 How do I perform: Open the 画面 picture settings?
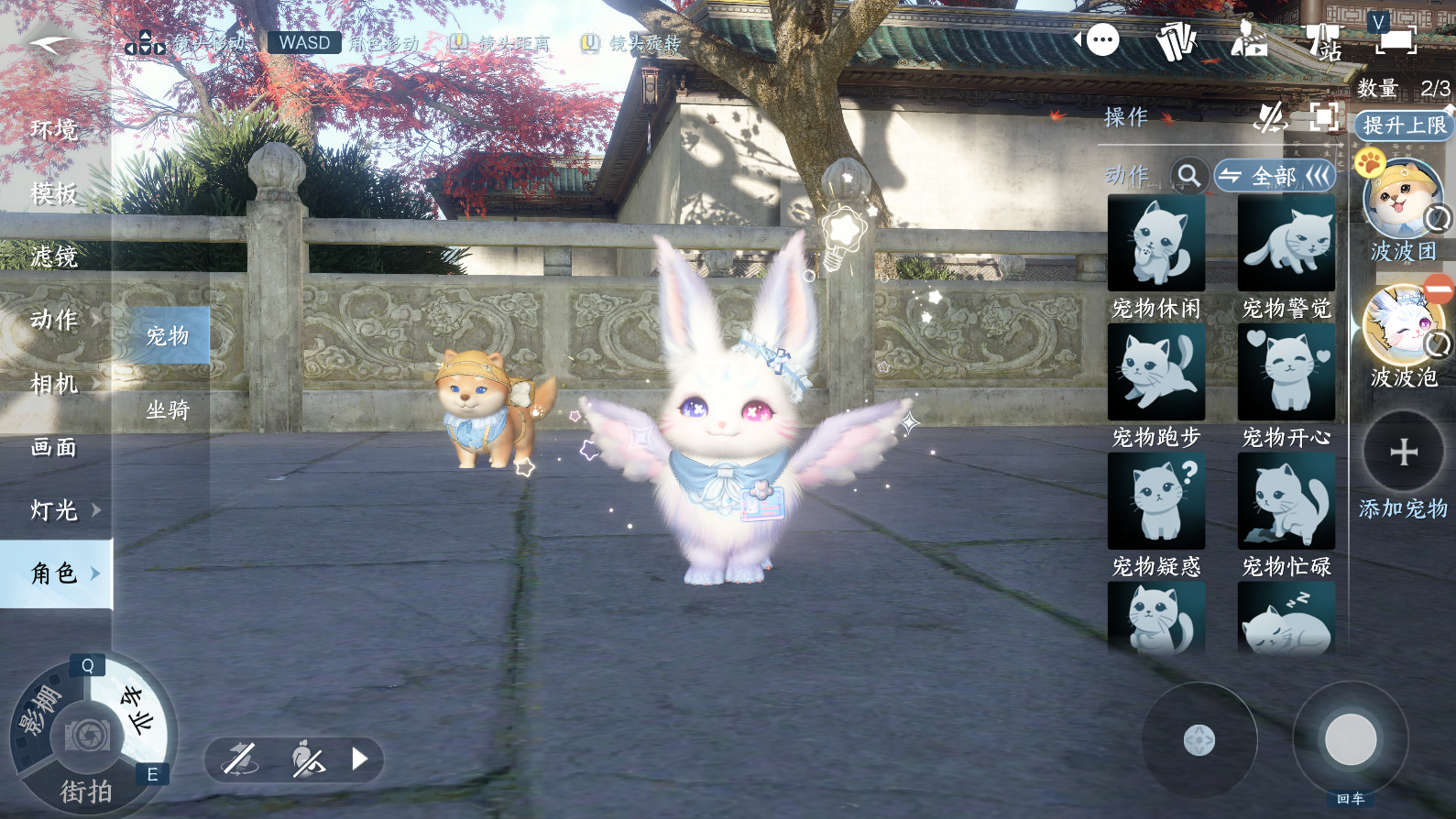(x=54, y=447)
